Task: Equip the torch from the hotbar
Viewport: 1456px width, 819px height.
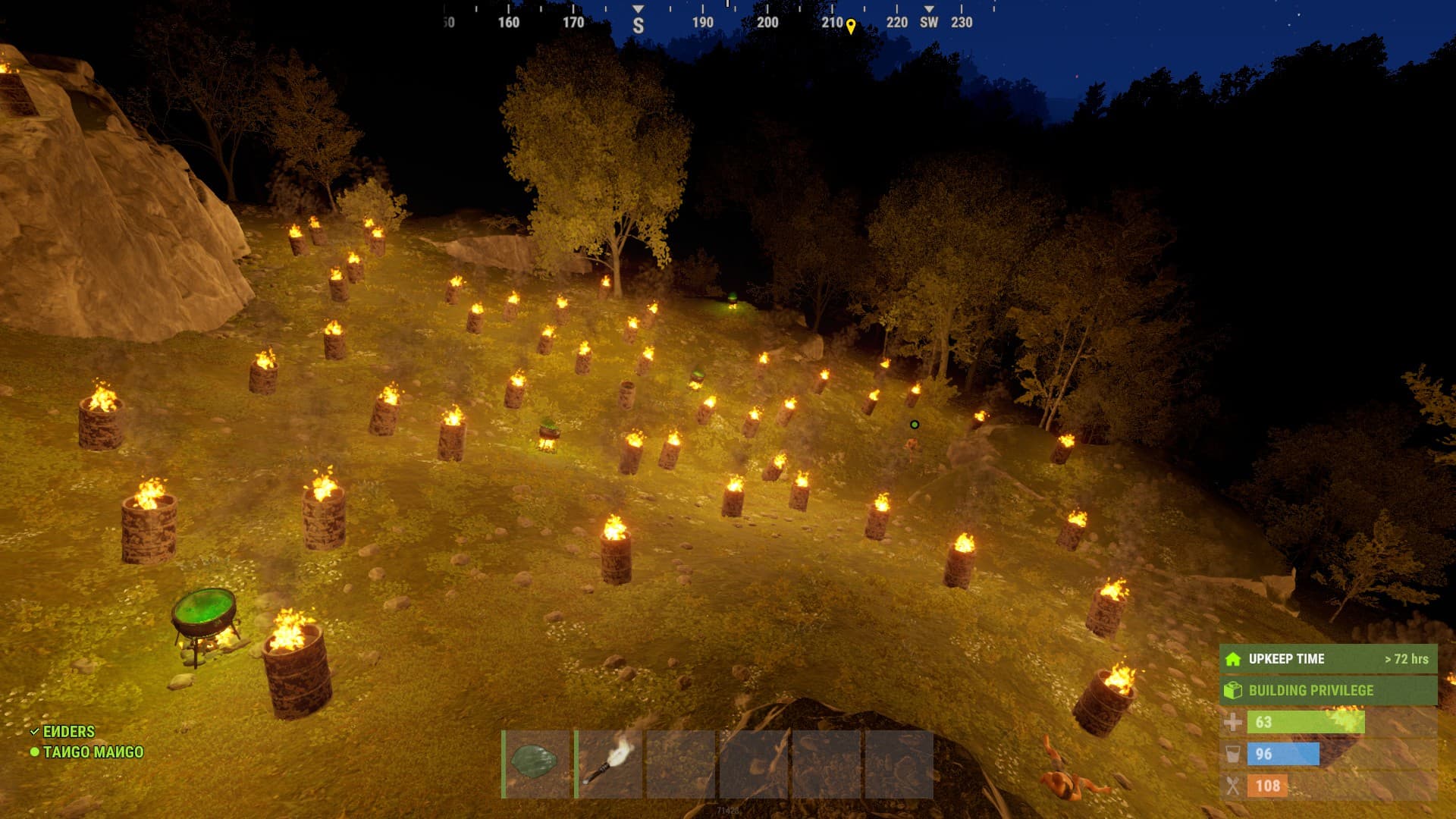Action: [609, 764]
